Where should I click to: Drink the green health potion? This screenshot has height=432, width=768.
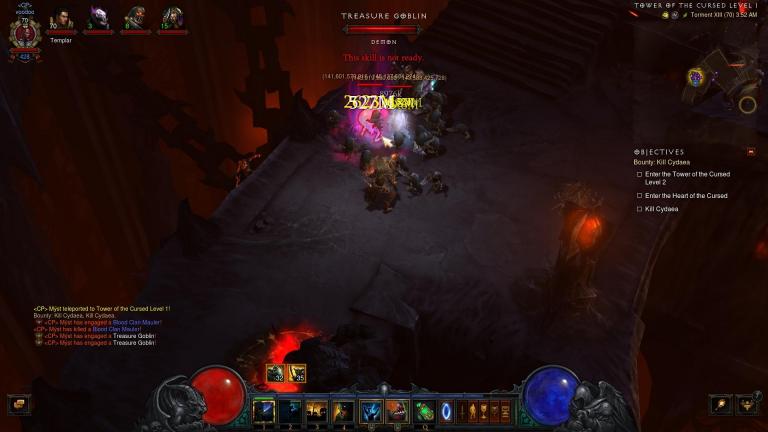click(x=424, y=410)
